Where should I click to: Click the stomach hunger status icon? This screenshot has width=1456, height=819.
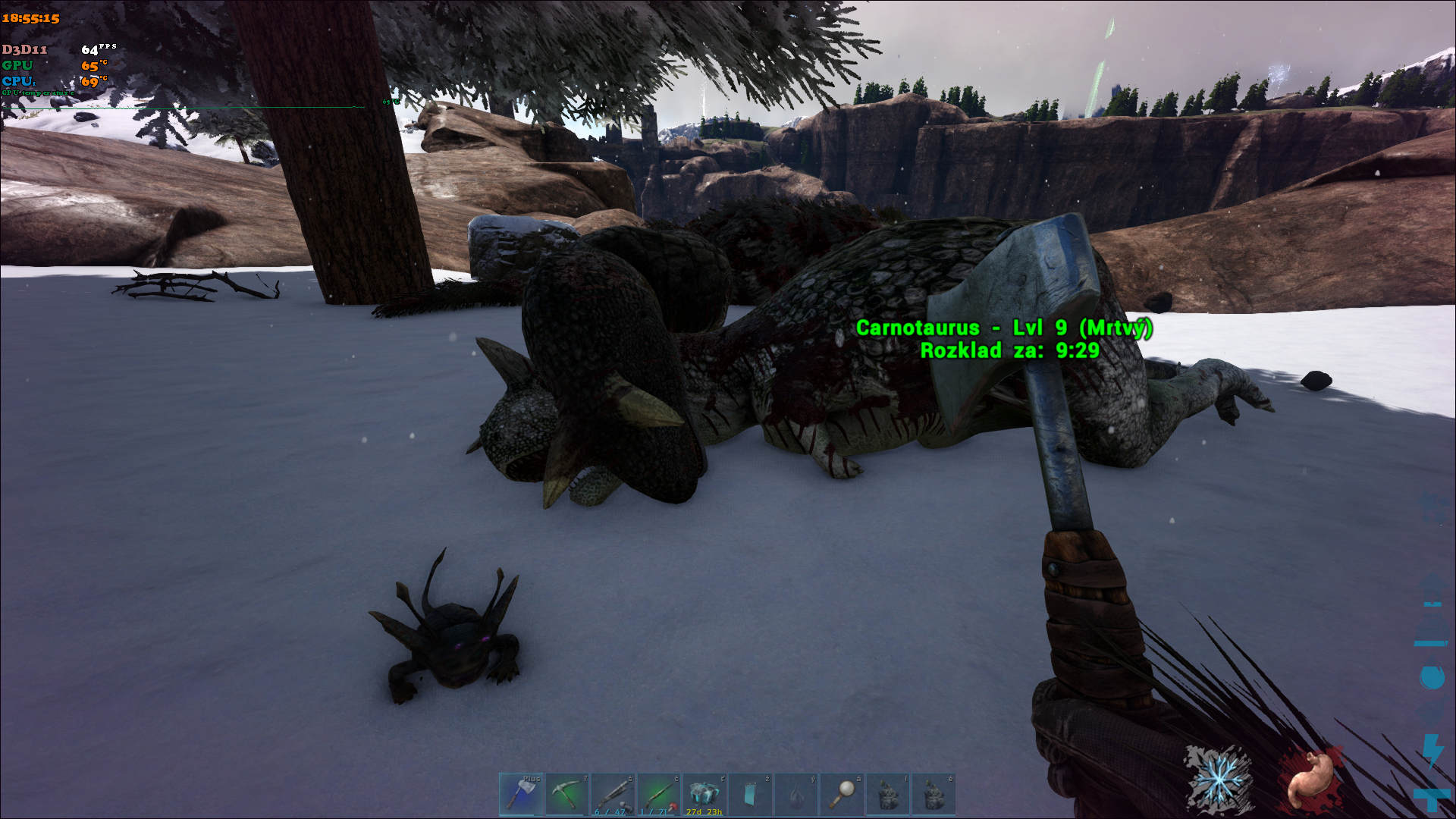tap(1310, 779)
